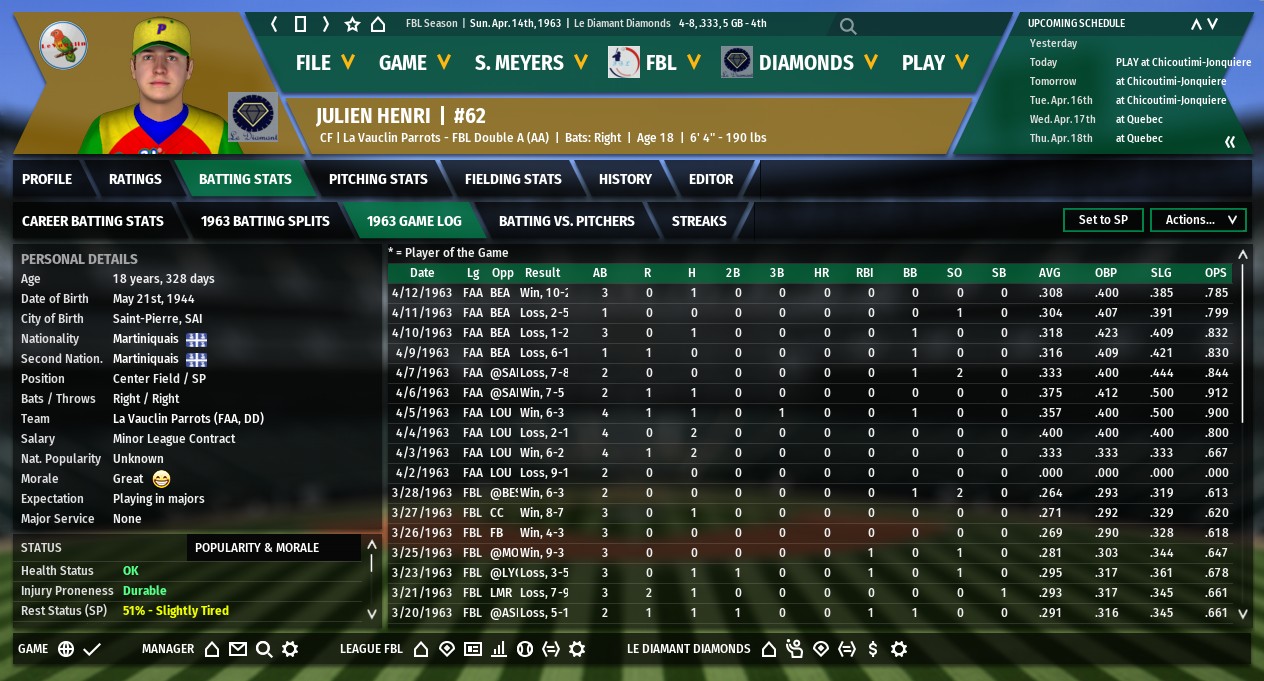Show the Pitching Stats tab
The image size is (1264, 681).
pos(378,179)
